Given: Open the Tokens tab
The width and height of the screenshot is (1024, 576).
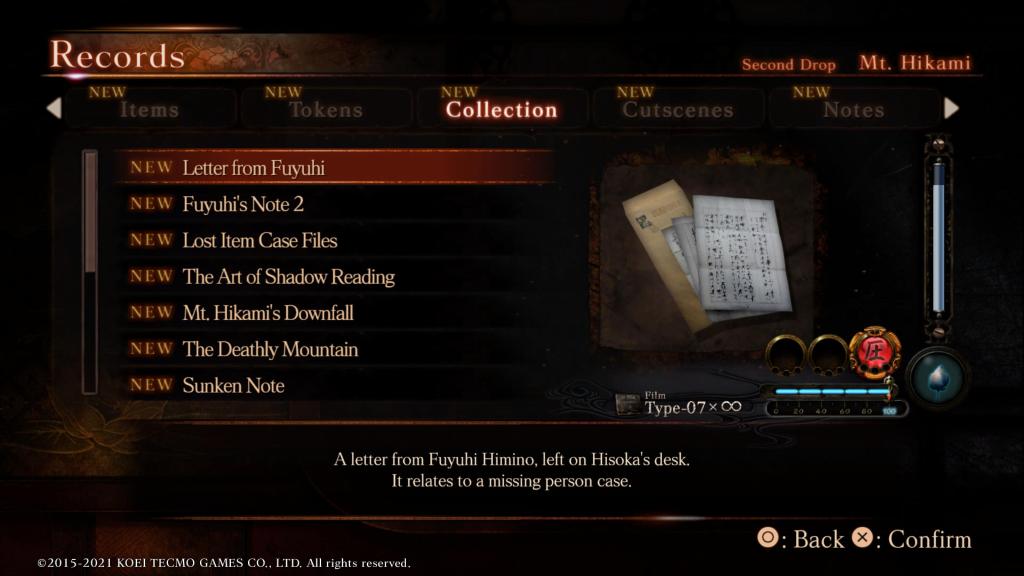Looking at the screenshot, I should [x=325, y=109].
